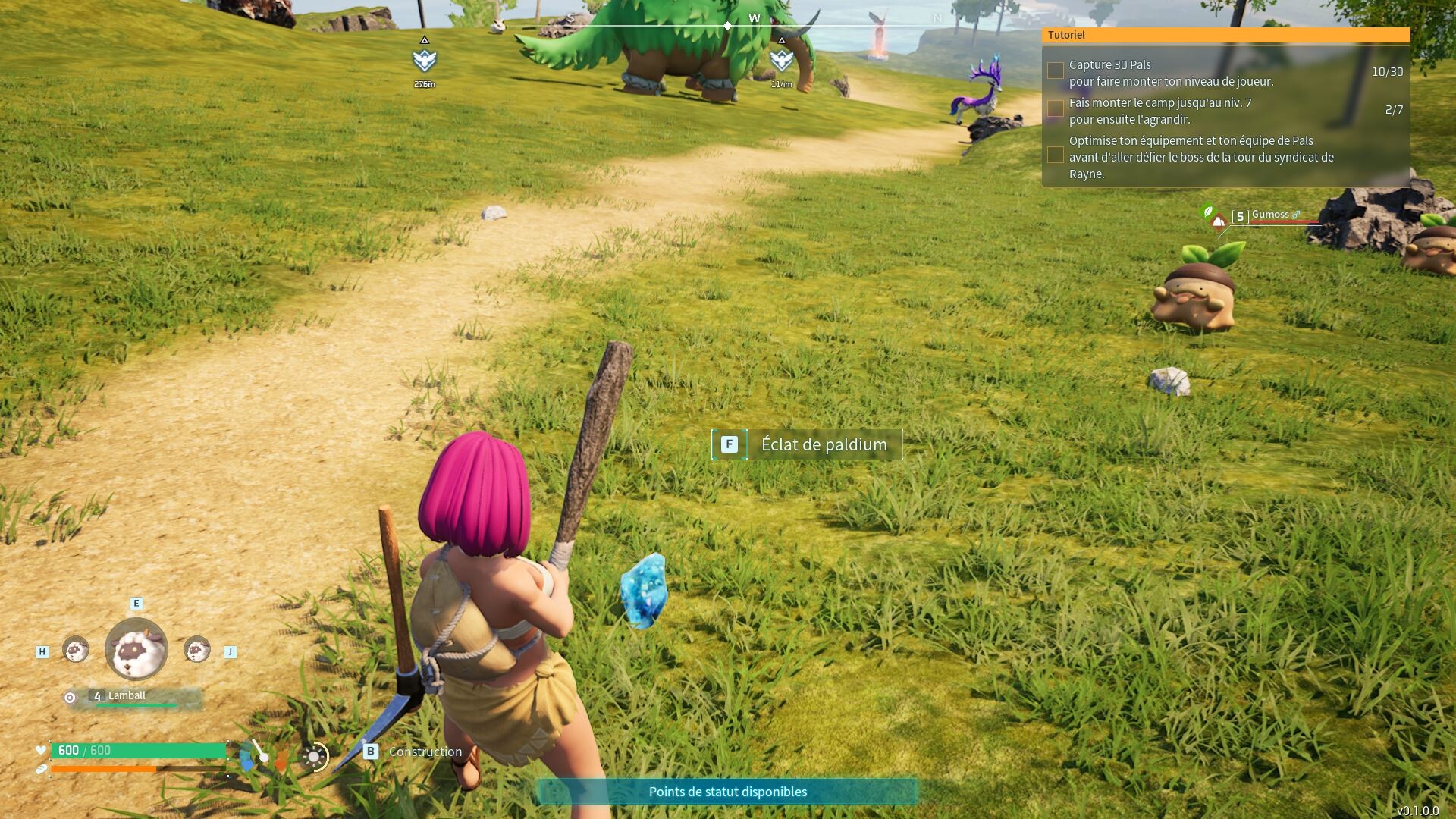Tick the 'Capture 30 Pals' tutorial checkbox

pyautogui.click(x=1055, y=71)
